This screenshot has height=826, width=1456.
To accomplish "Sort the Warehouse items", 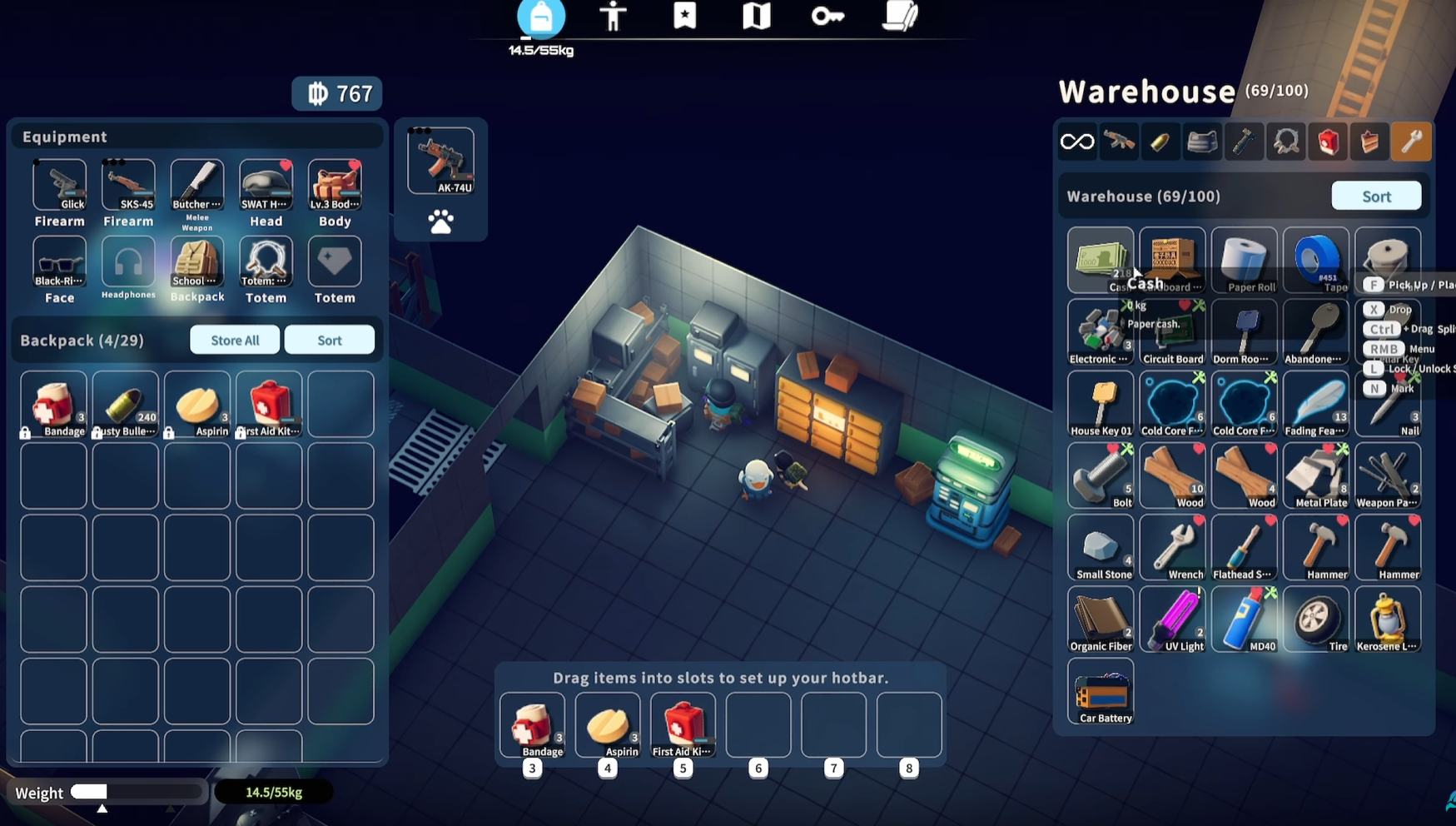I will [x=1376, y=197].
